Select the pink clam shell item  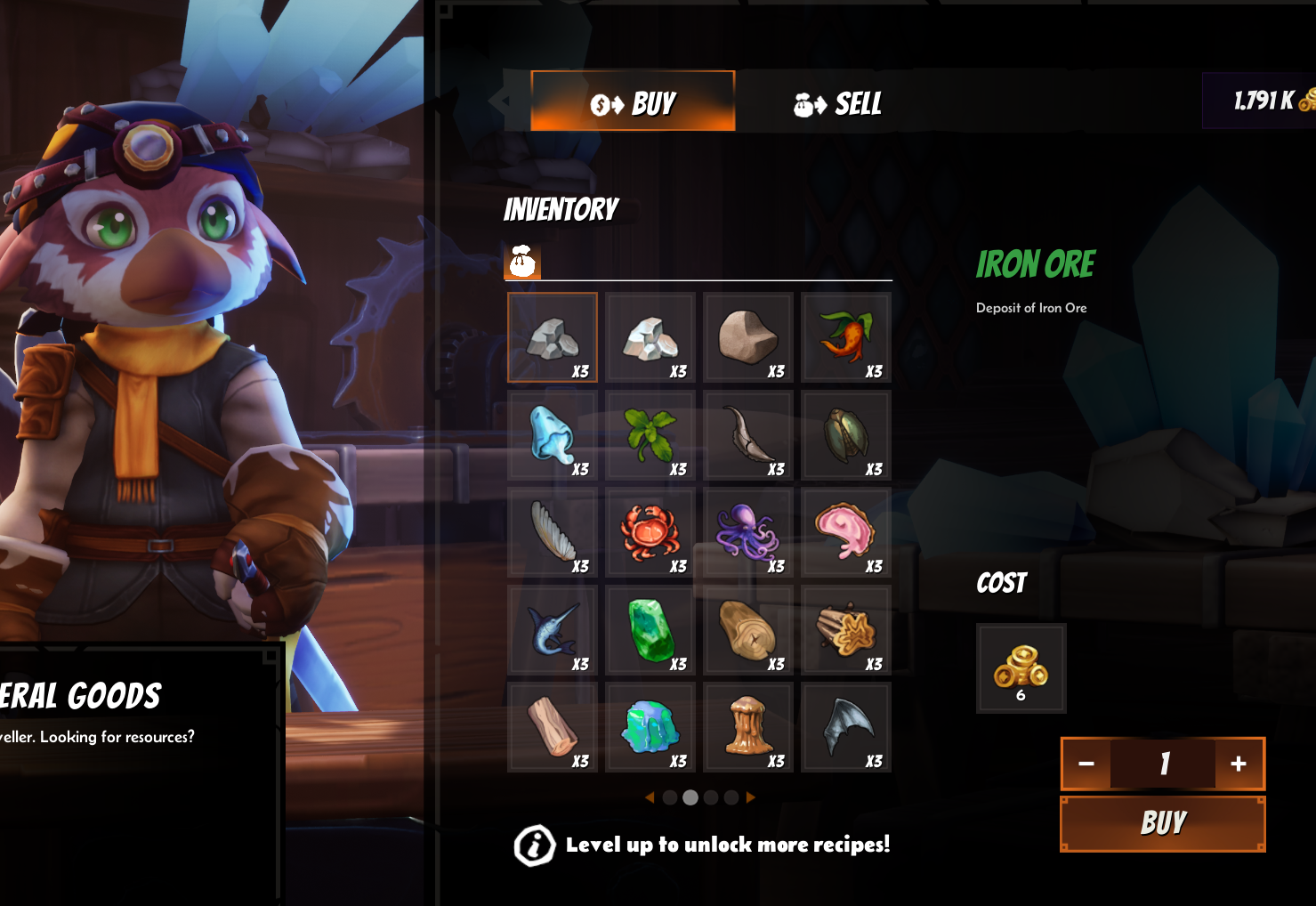(845, 533)
